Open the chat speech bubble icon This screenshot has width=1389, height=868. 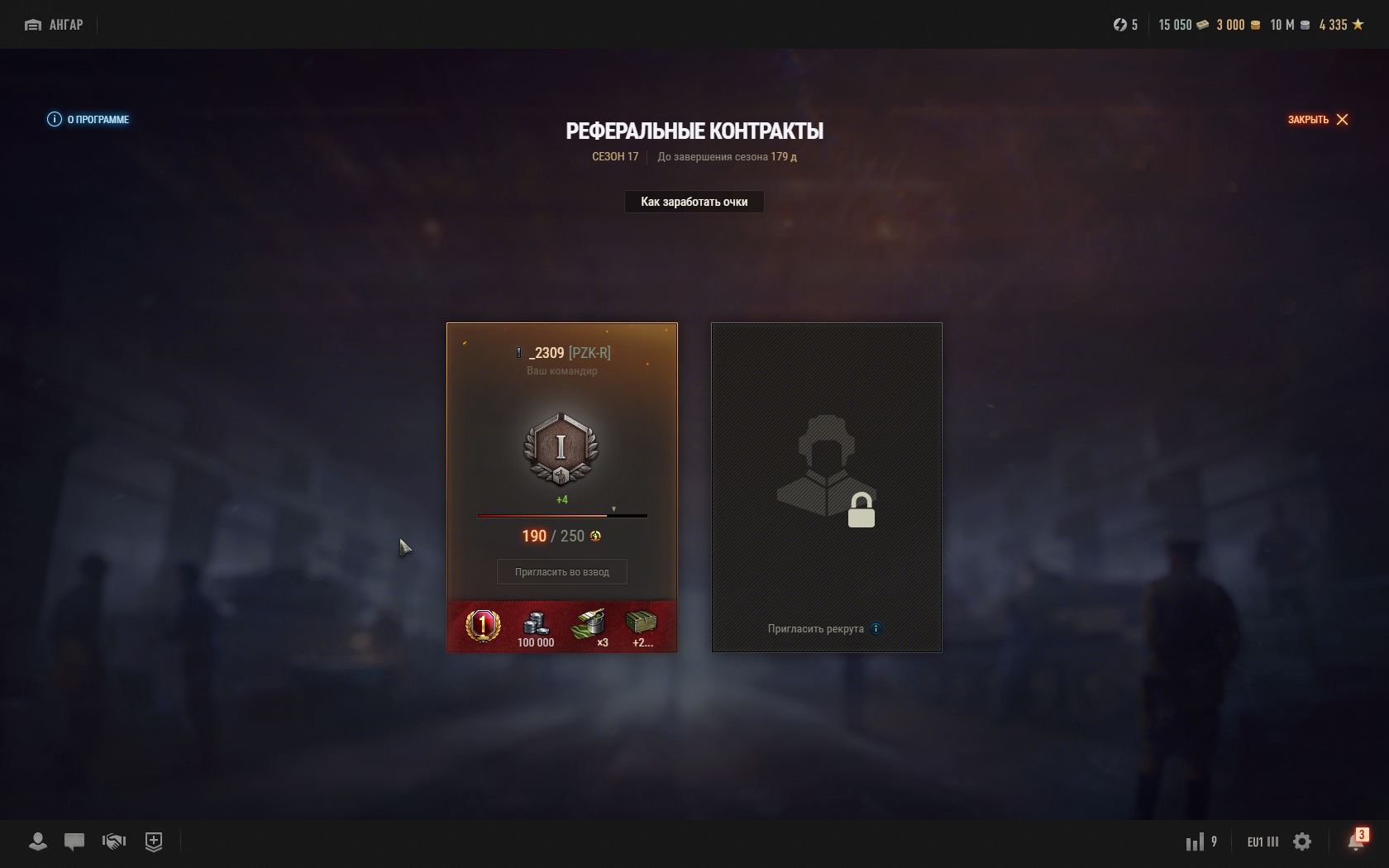74,842
